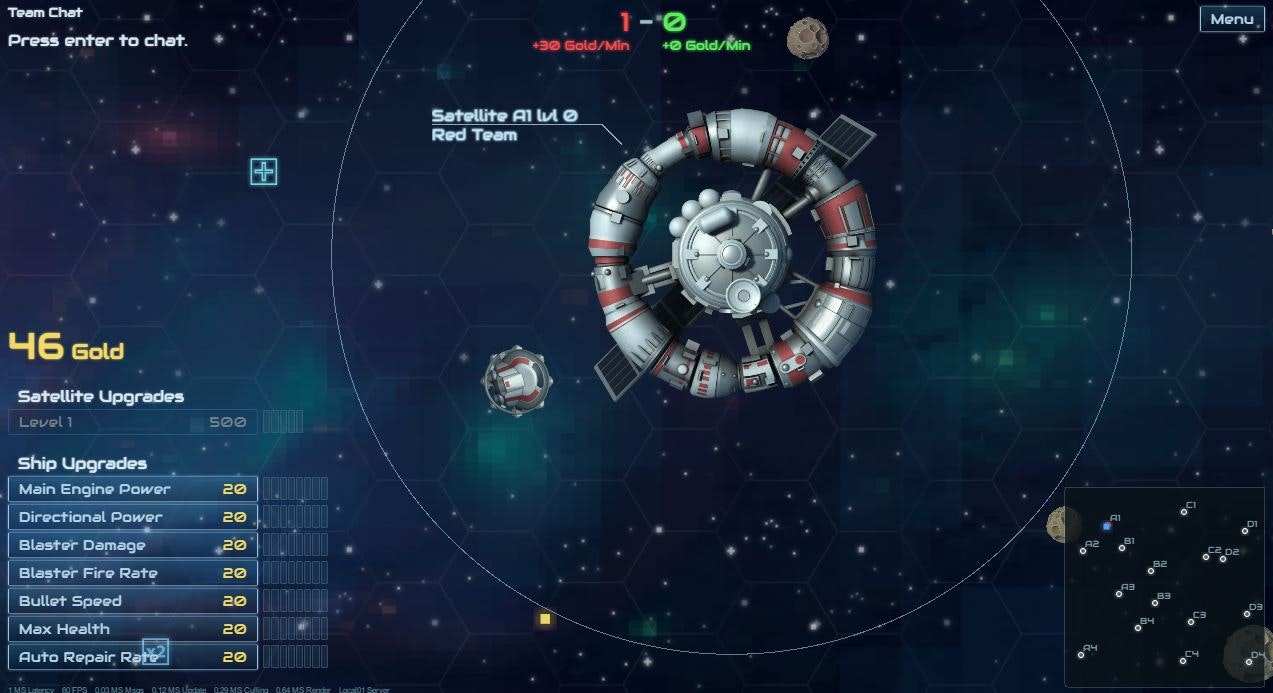
Task: Buy the Main Engine Power upgrade
Action: click(x=133, y=489)
